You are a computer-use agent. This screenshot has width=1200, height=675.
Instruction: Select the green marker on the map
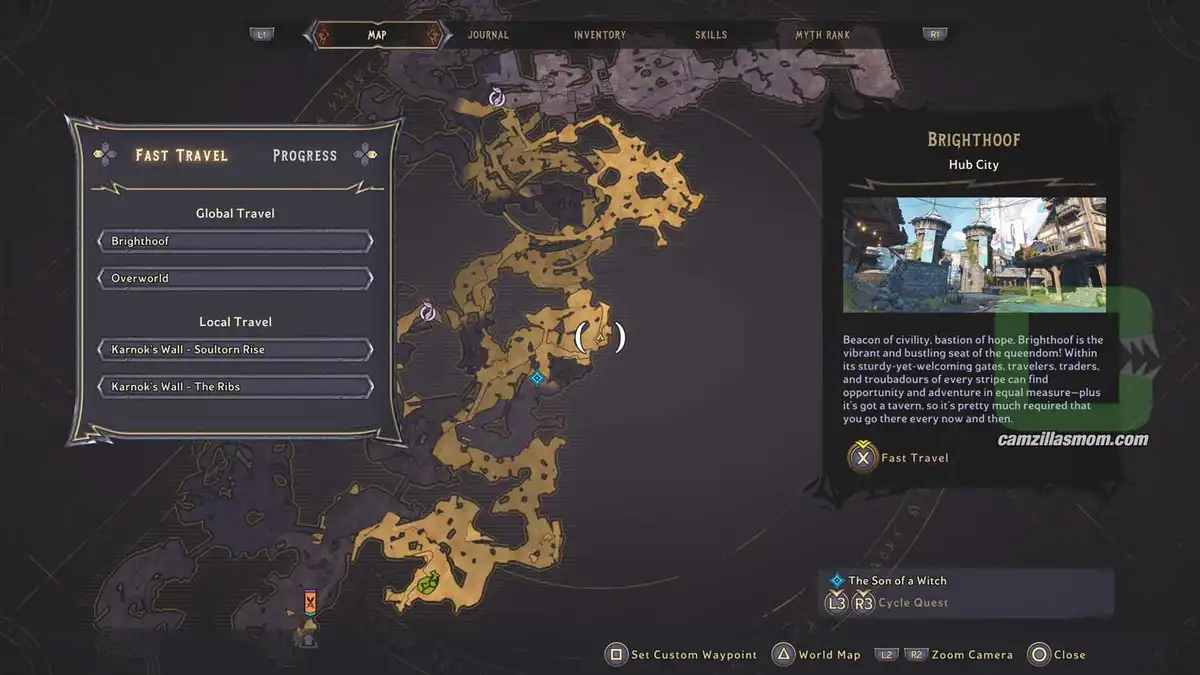tap(428, 582)
